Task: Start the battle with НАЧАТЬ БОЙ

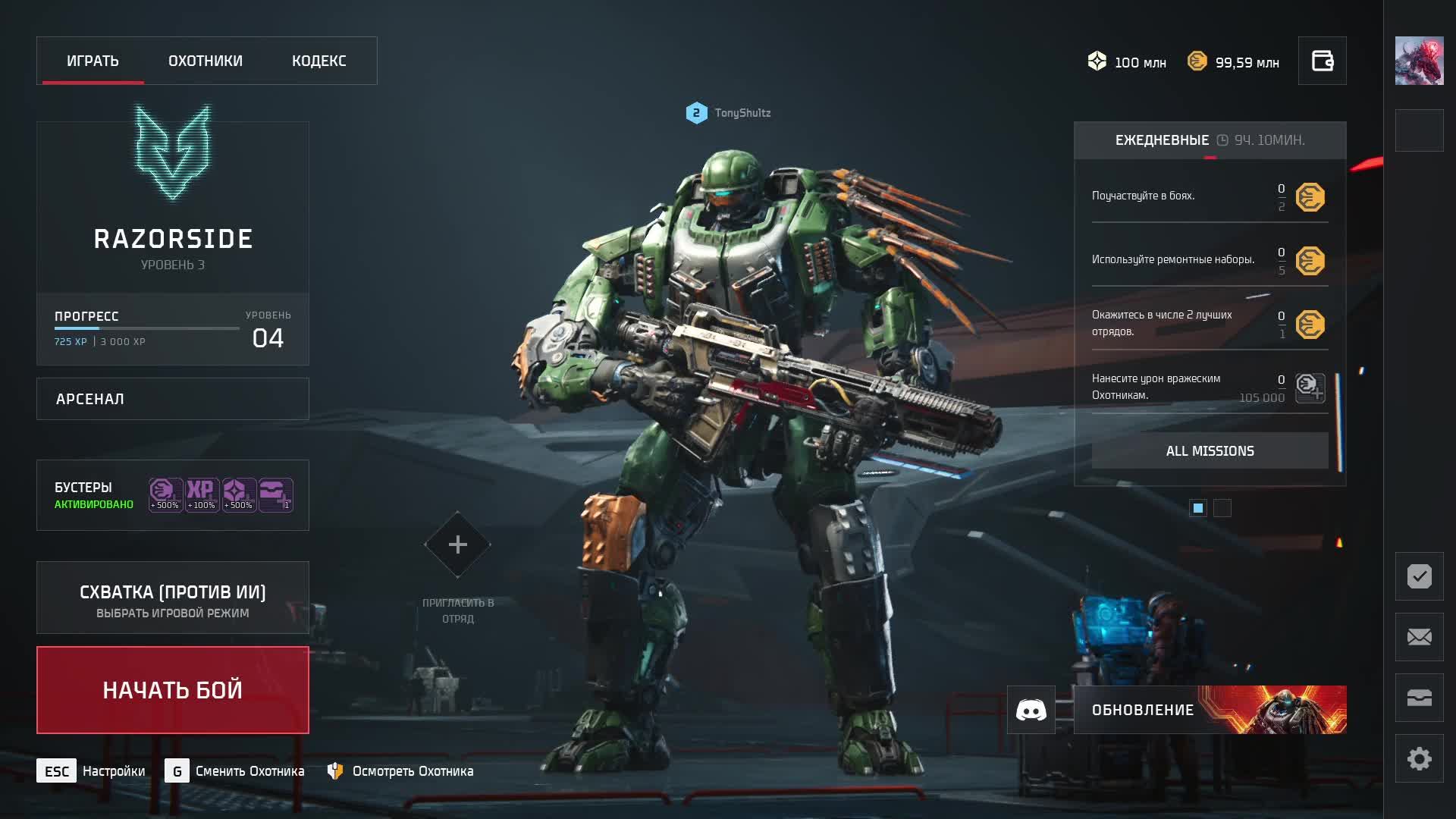Action: pyautogui.click(x=173, y=690)
